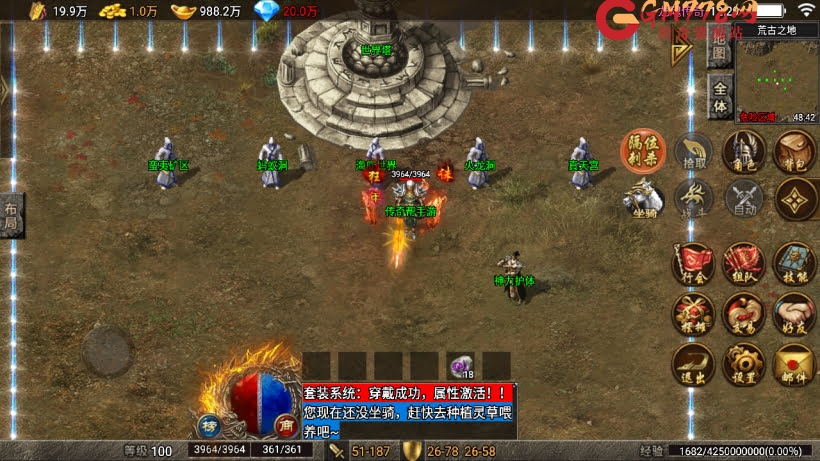Image resolution: width=820 pixels, height=461 pixels.
Task: Toggle 自动 auto-battle
Action: point(744,199)
